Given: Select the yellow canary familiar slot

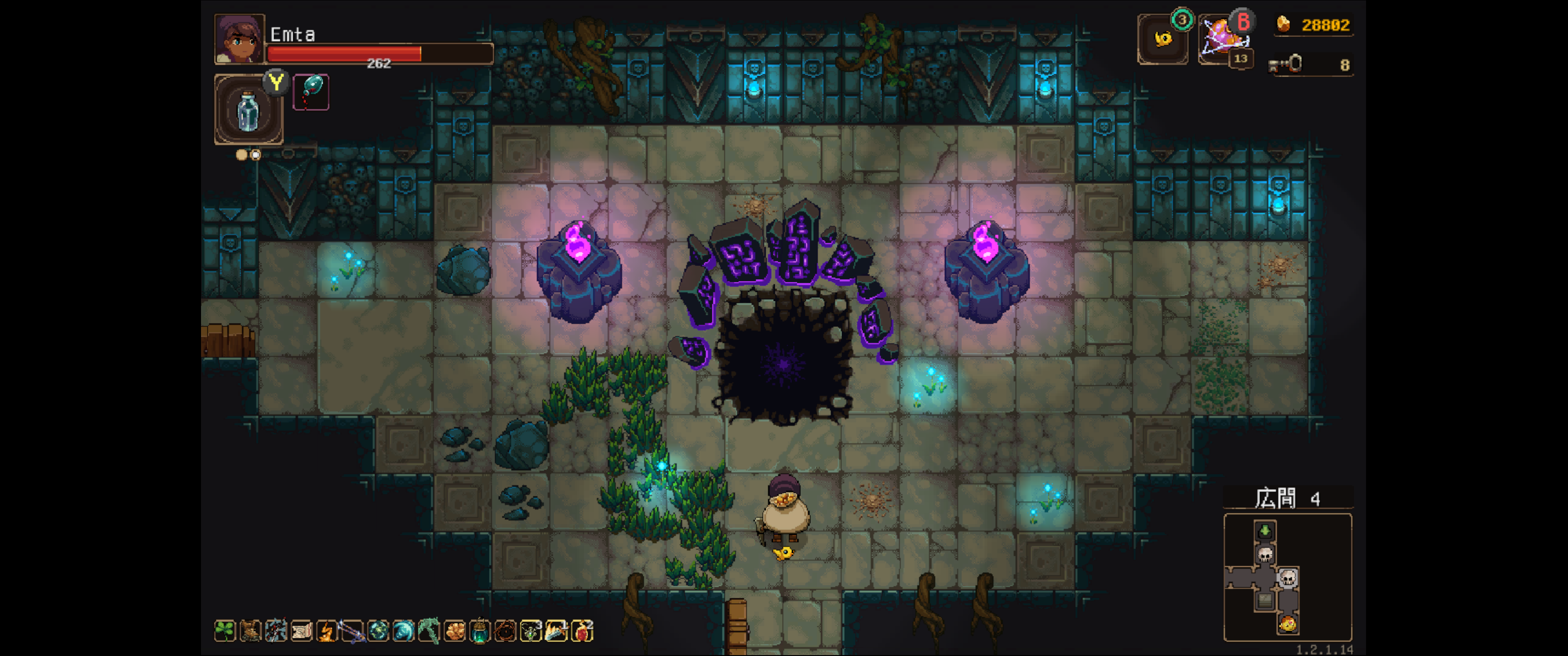Looking at the screenshot, I should coord(1163,40).
